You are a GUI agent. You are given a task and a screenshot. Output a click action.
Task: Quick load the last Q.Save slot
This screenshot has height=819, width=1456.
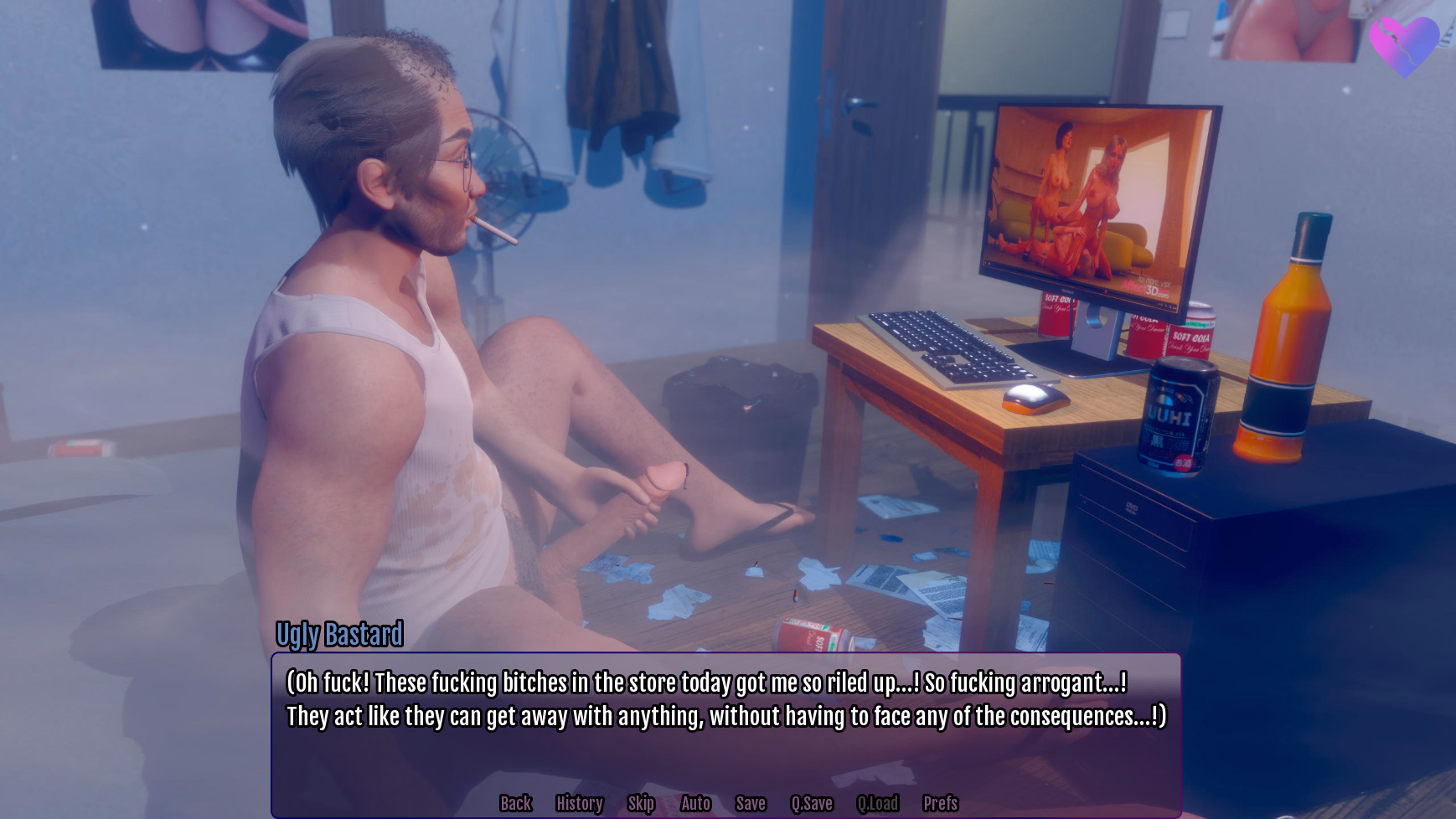(877, 803)
